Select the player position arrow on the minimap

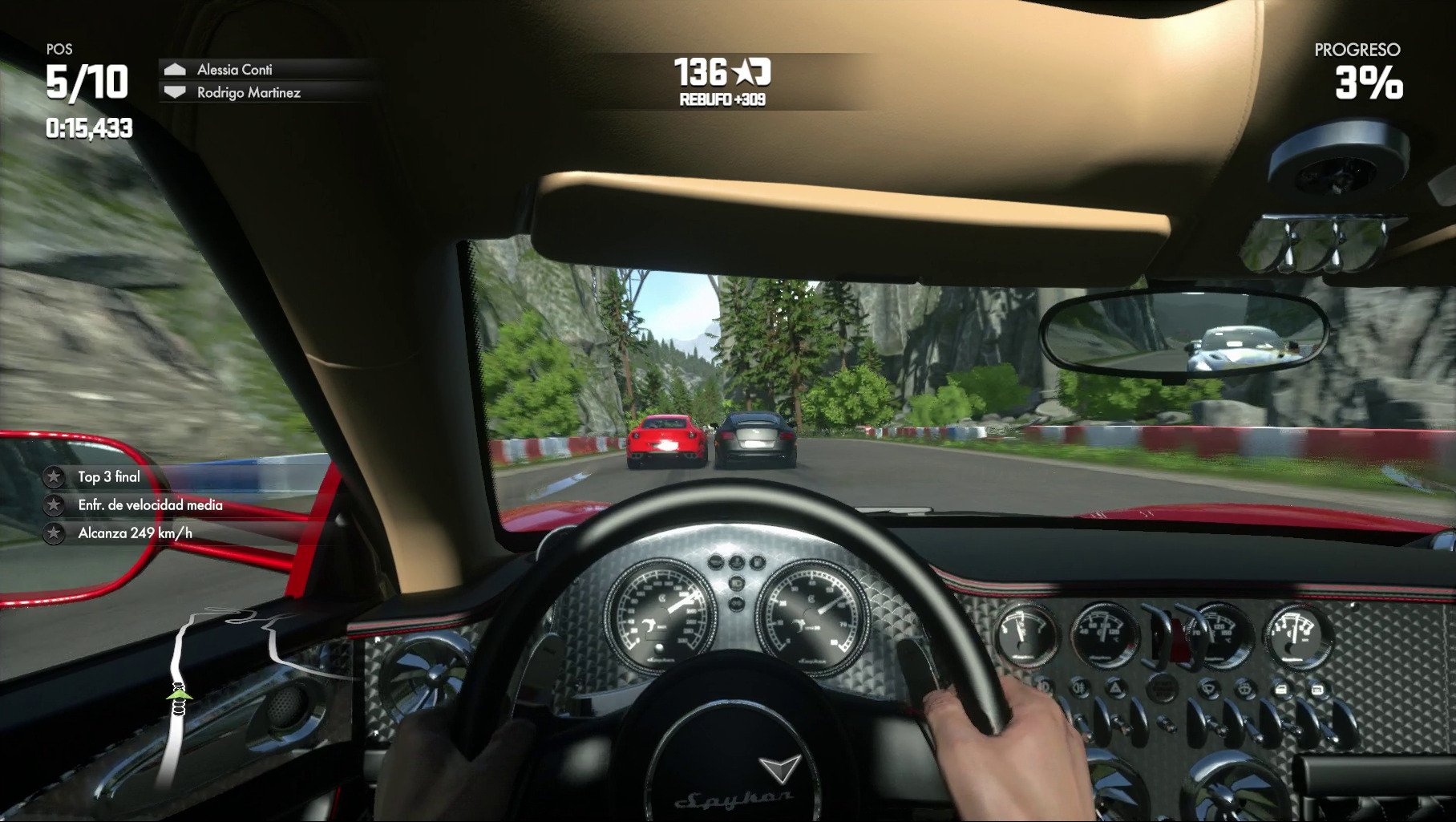(x=178, y=696)
